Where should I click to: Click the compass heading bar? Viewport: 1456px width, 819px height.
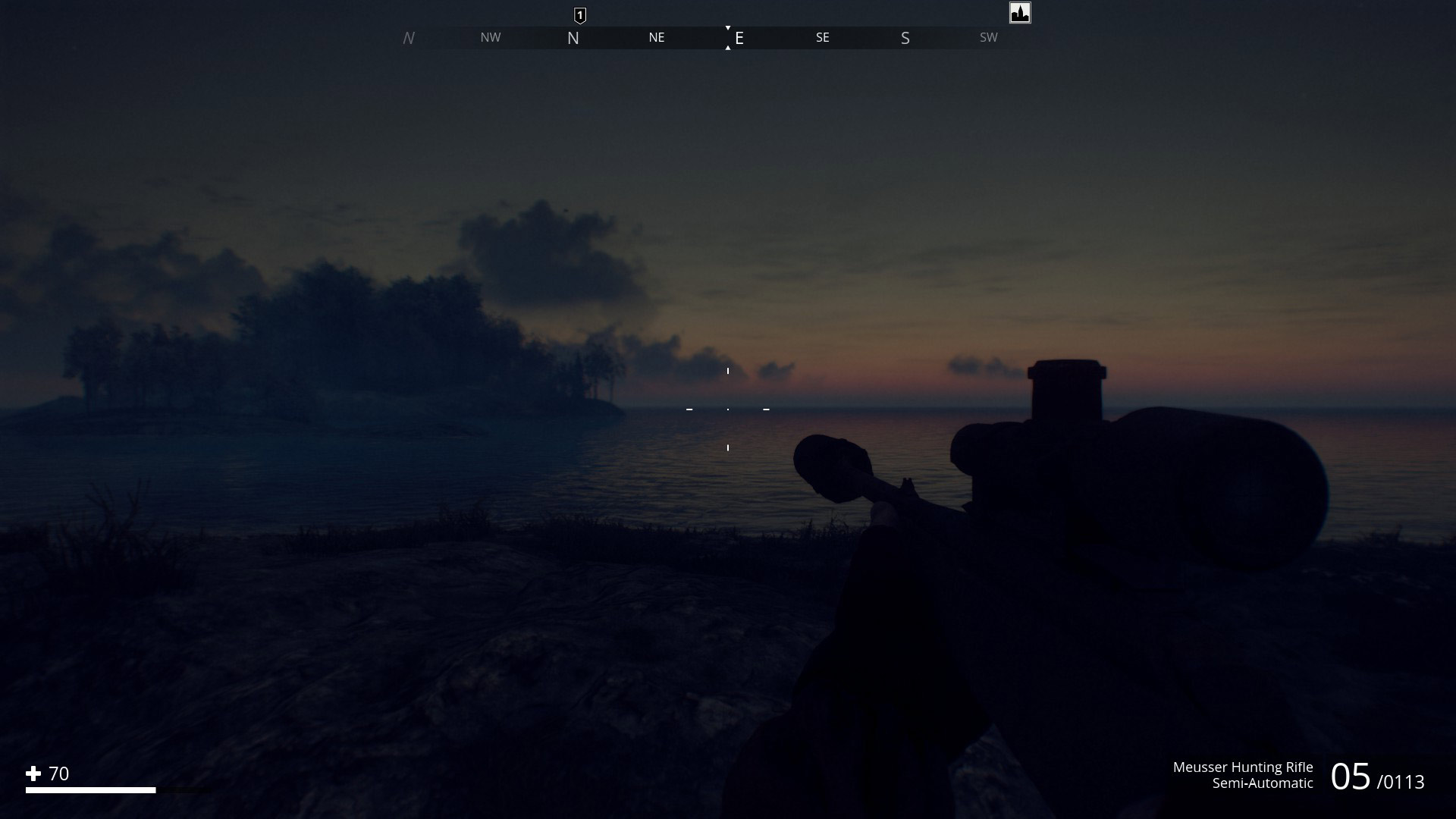pos(728,38)
